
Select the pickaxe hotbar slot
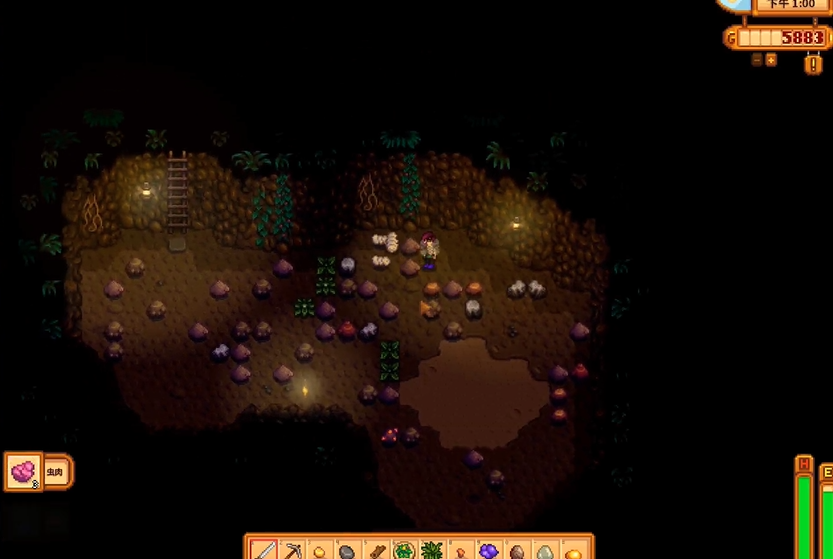coord(292,550)
